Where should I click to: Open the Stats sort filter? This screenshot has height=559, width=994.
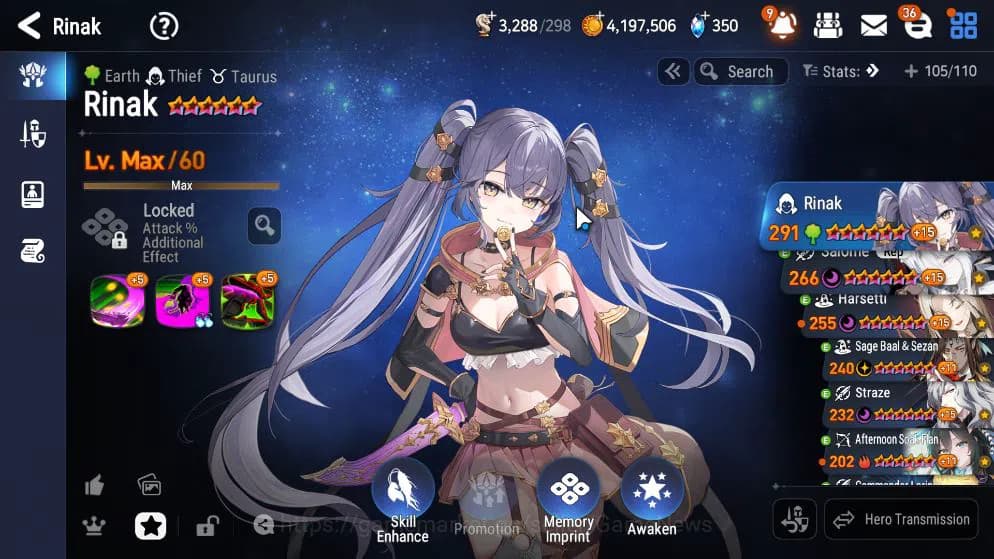[x=840, y=71]
